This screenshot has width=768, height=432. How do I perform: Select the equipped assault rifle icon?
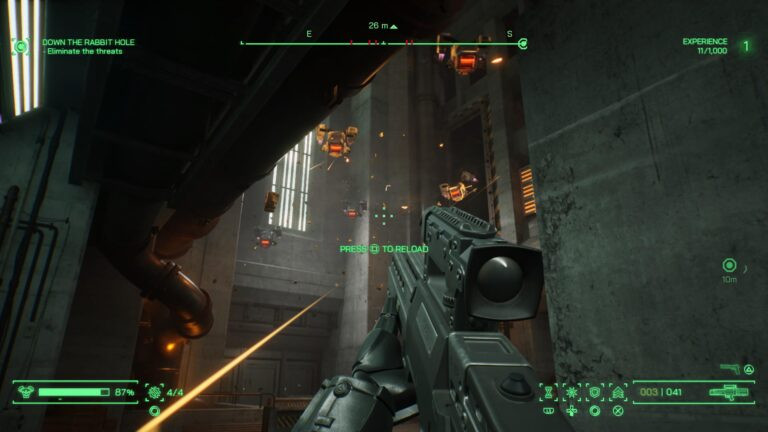tap(730, 392)
